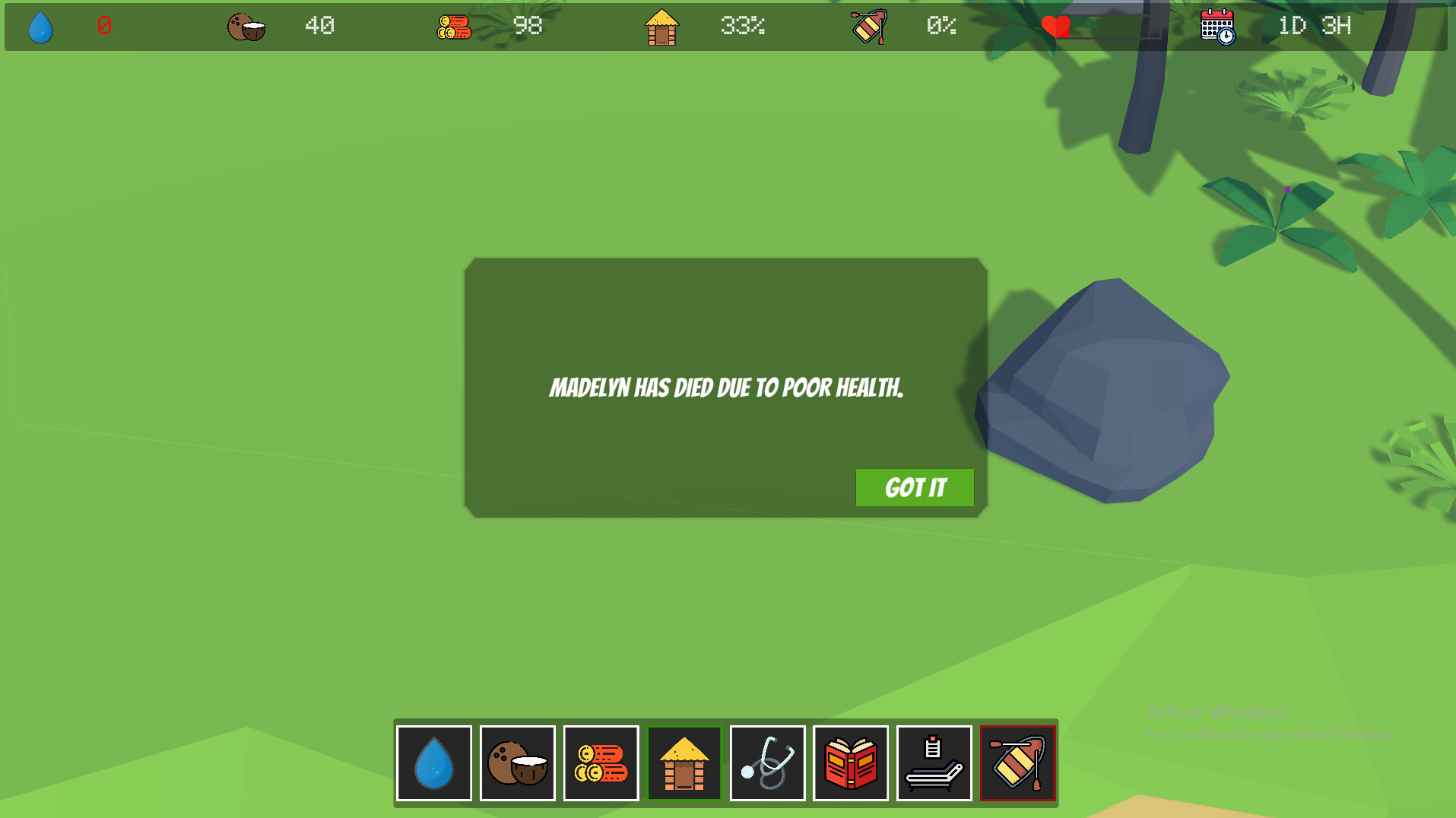Click the red-highlighted raft slot

pyautogui.click(x=1018, y=763)
